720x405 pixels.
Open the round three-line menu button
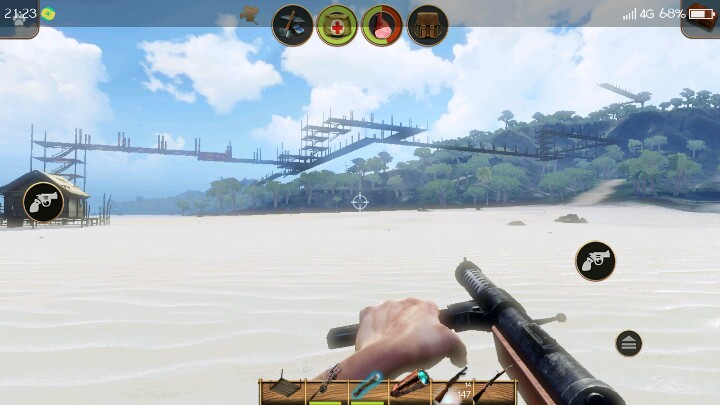click(628, 343)
